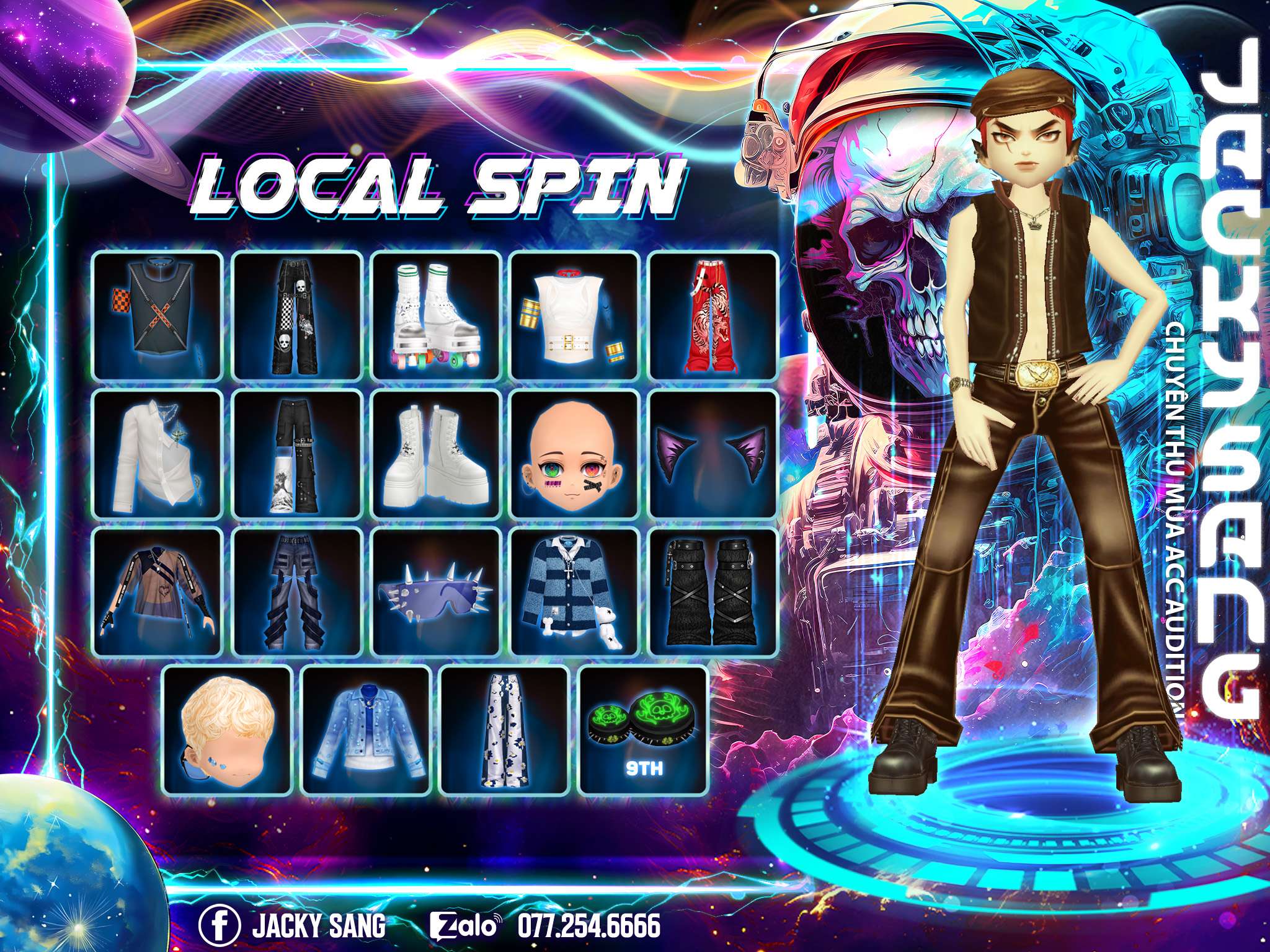The image size is (1270, 952).
Task: Choose the purple cat ears accessory
Action: (713, 454)
